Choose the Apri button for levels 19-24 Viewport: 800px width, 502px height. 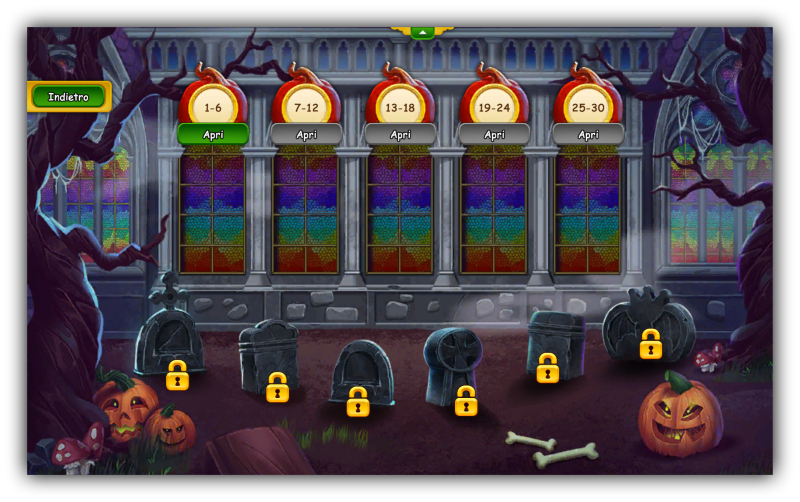coord(494,134)
